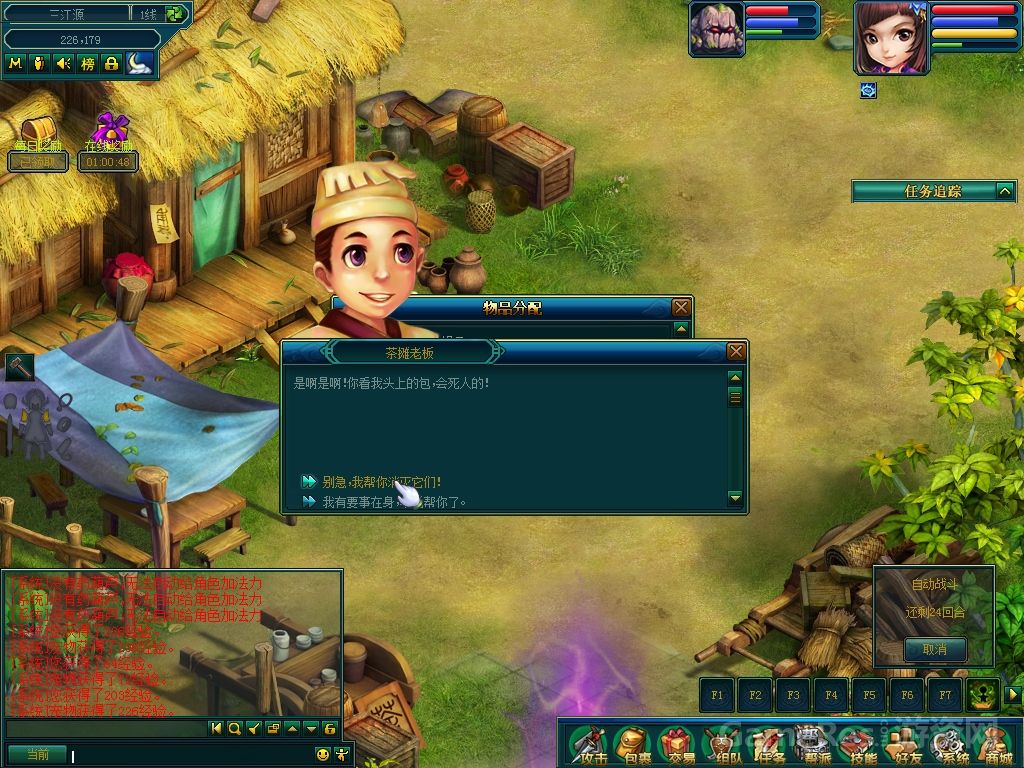Screen dimensions: 1024x768
Task: Open the map with the M button
Action: (x=15, y=63)
